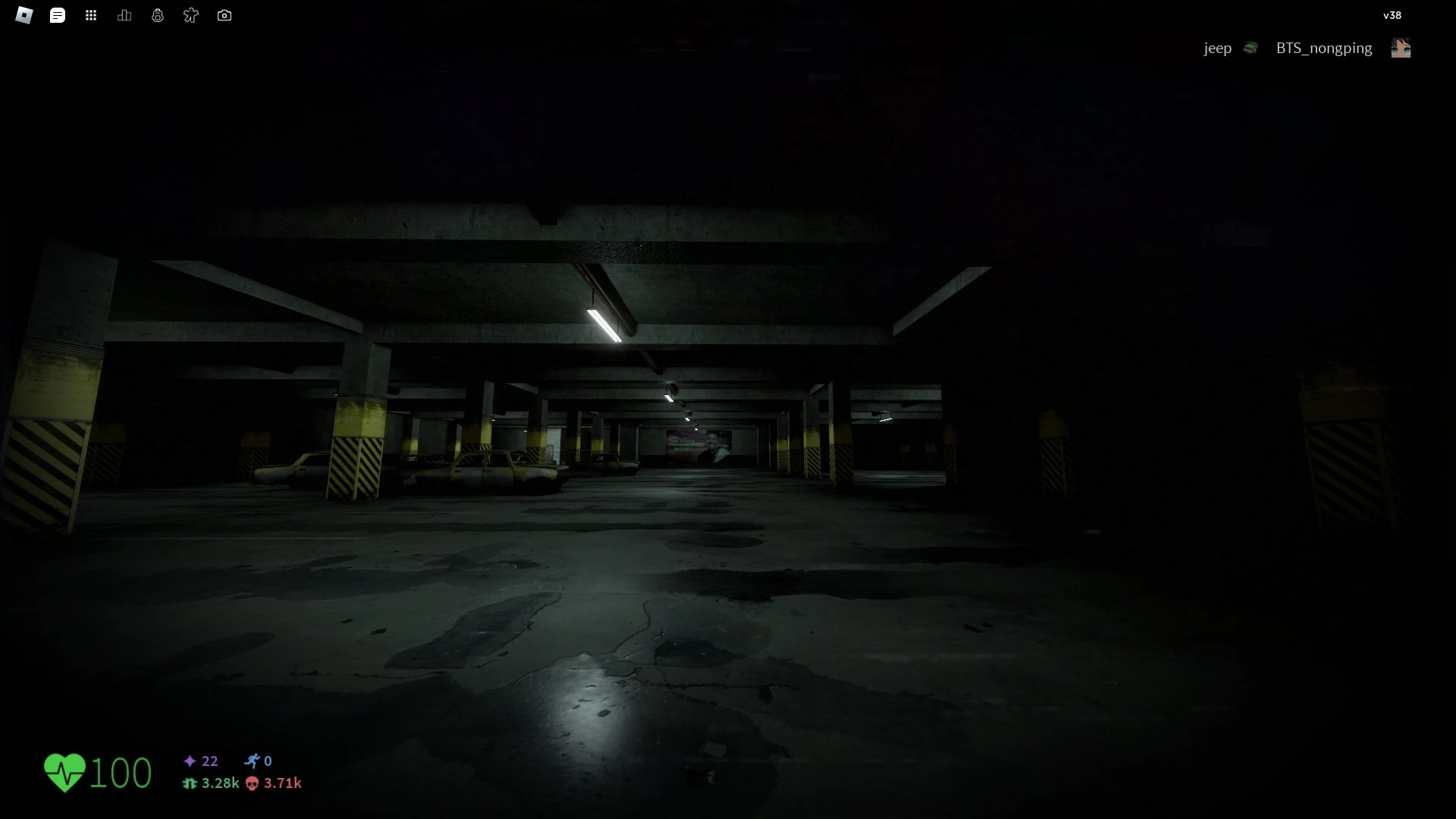Click BTS_nongping's avatar thumbnail
Image resolution: width=1456 pixels, height=819 pixels.
click(1402, 47)
